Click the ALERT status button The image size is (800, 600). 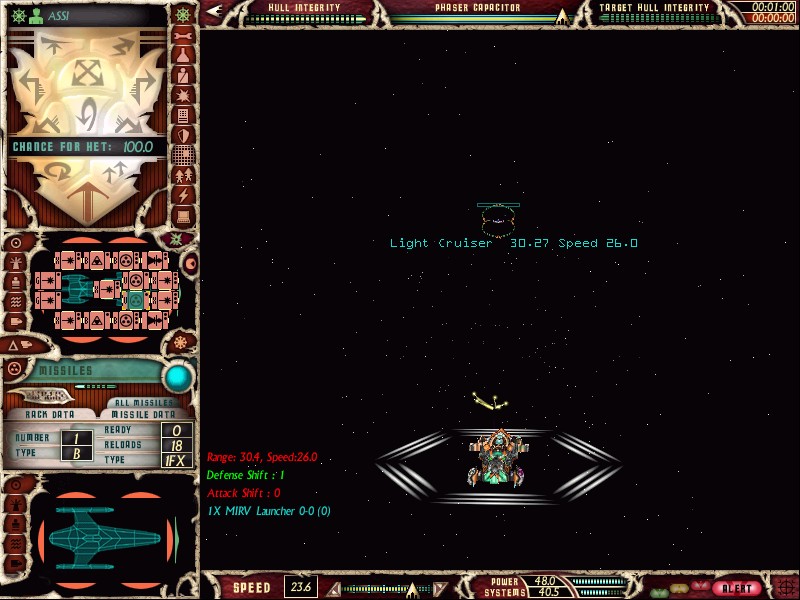coord(739,587)
